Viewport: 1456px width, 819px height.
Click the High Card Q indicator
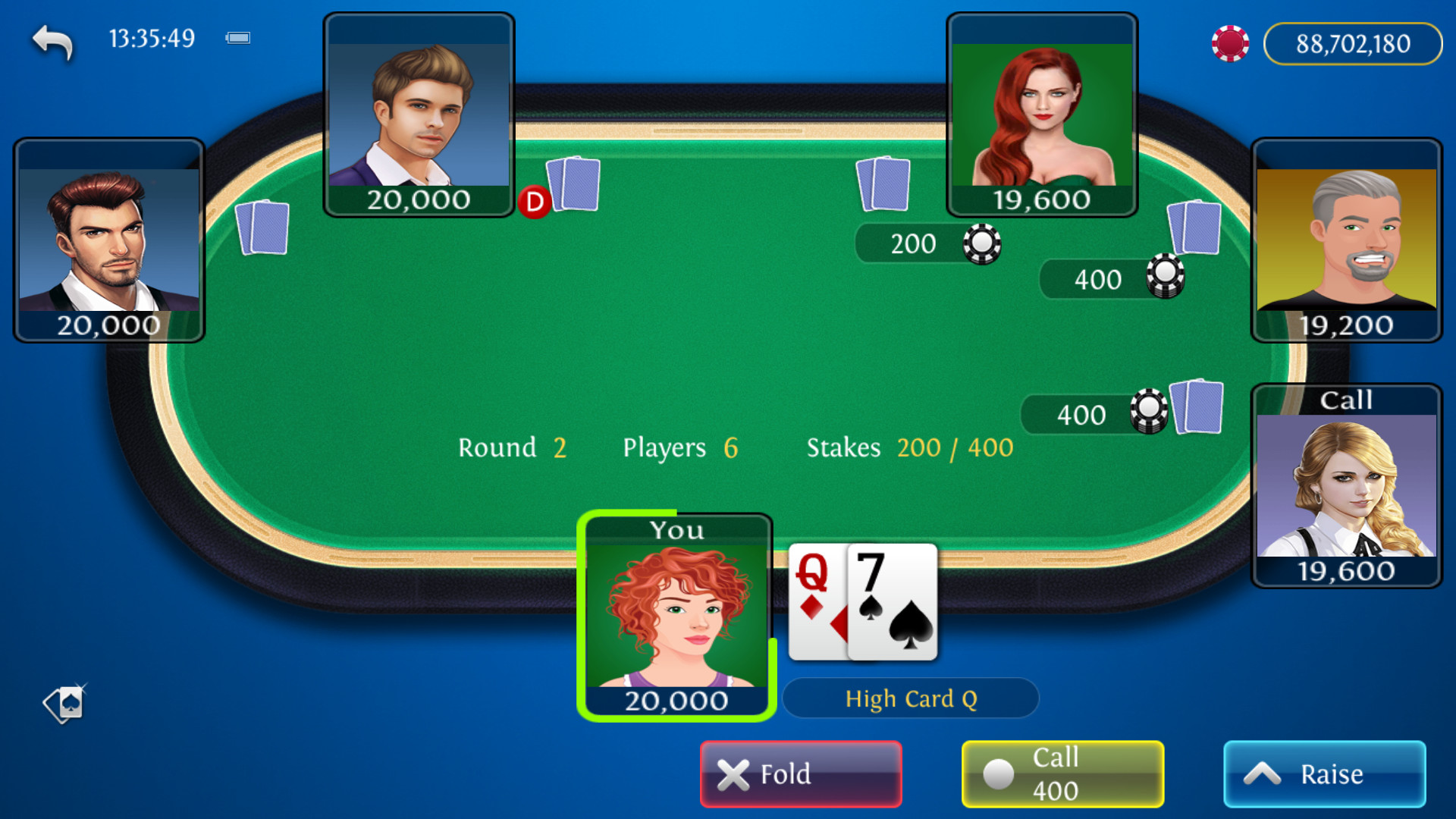912,698
